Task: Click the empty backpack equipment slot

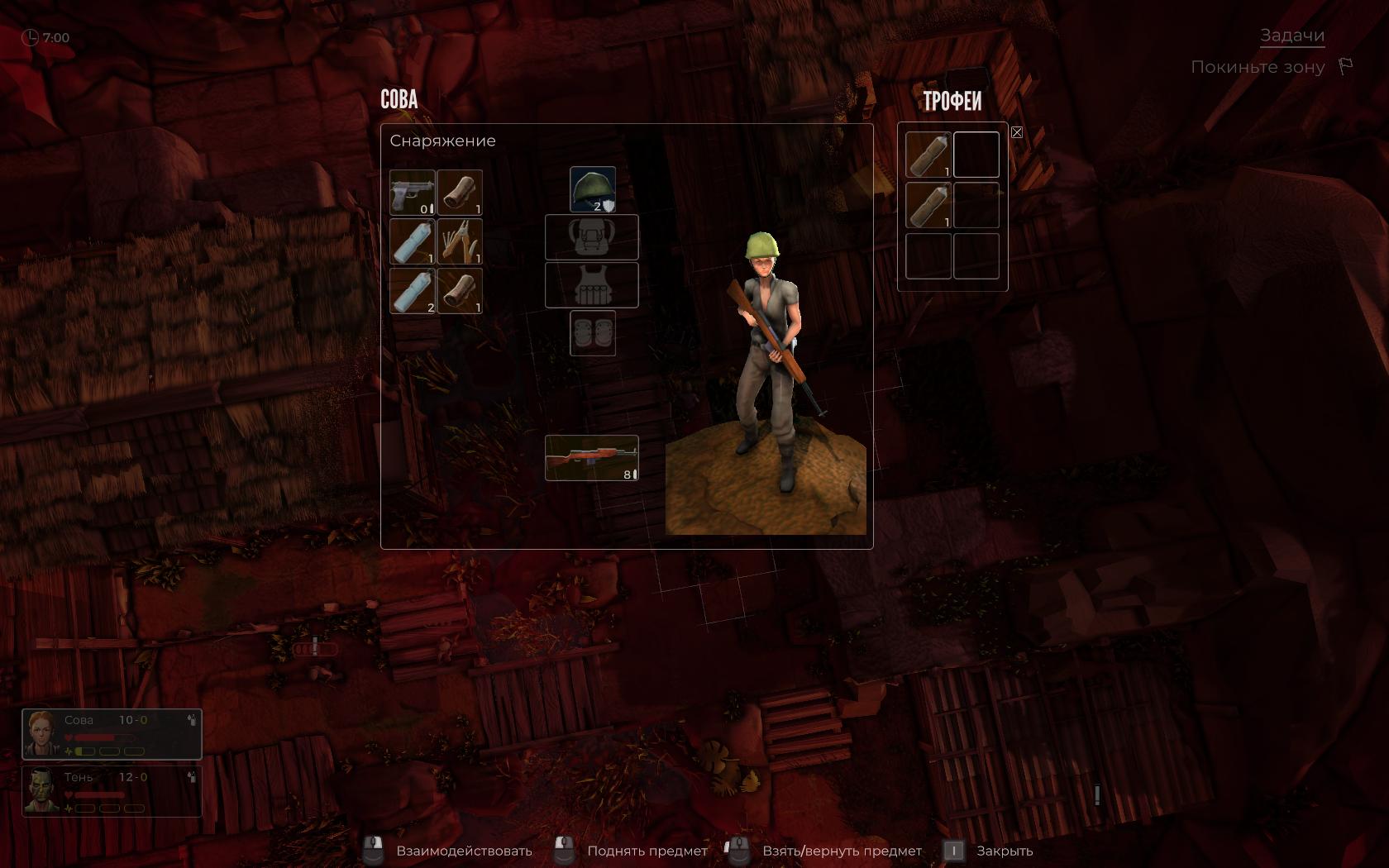Action: coord(591,237)
